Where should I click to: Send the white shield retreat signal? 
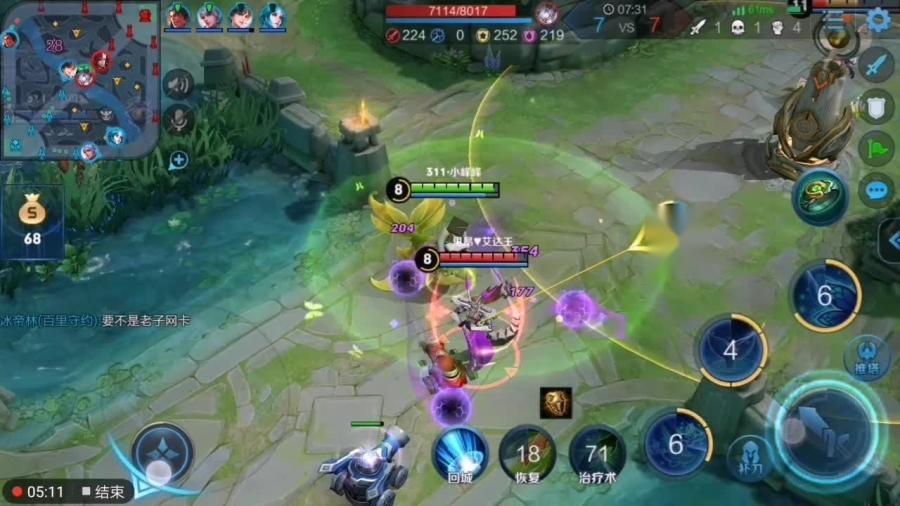876,107
